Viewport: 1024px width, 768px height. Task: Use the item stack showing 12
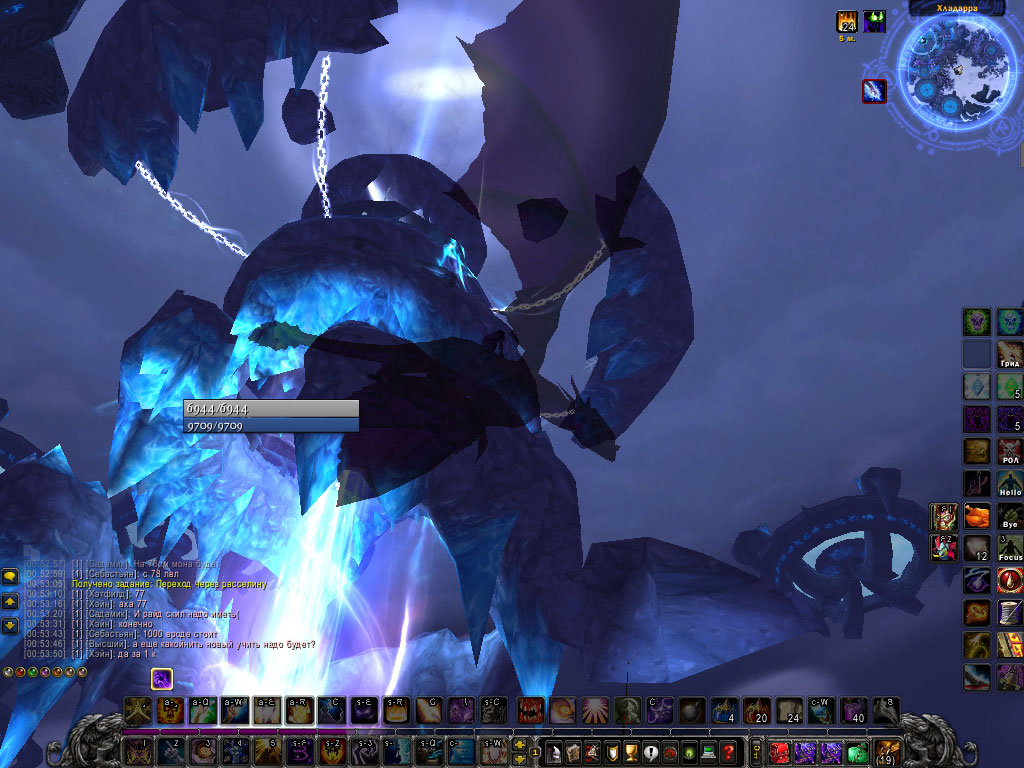(977, 548)
